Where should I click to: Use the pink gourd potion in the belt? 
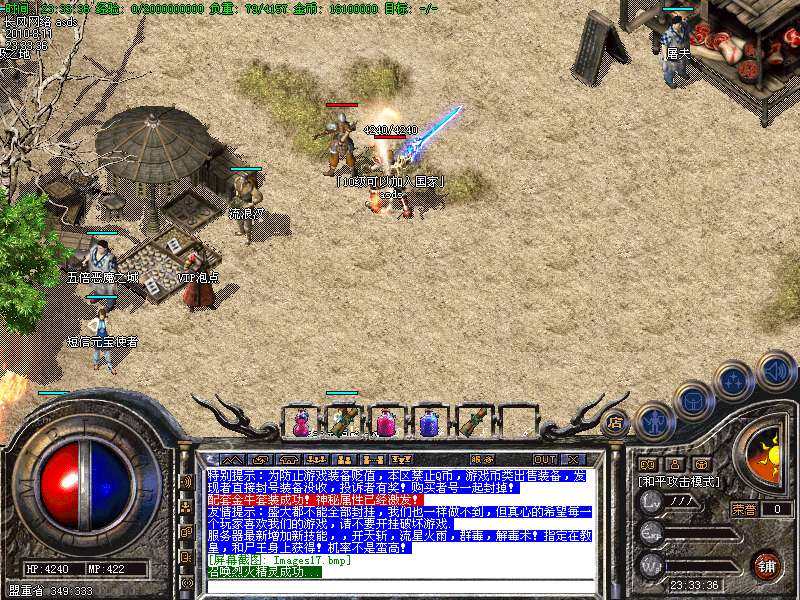[x=301, y=423]
